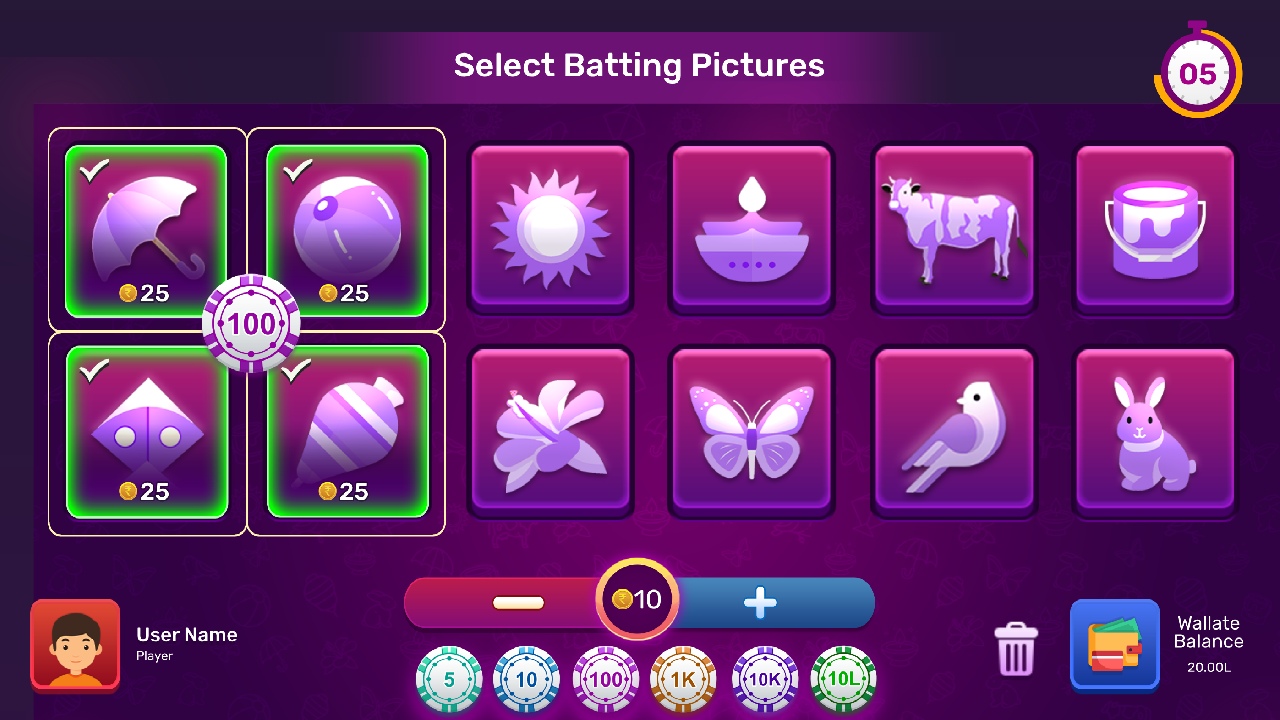Decrease the bet with the minus button

(x=518, y=603)
